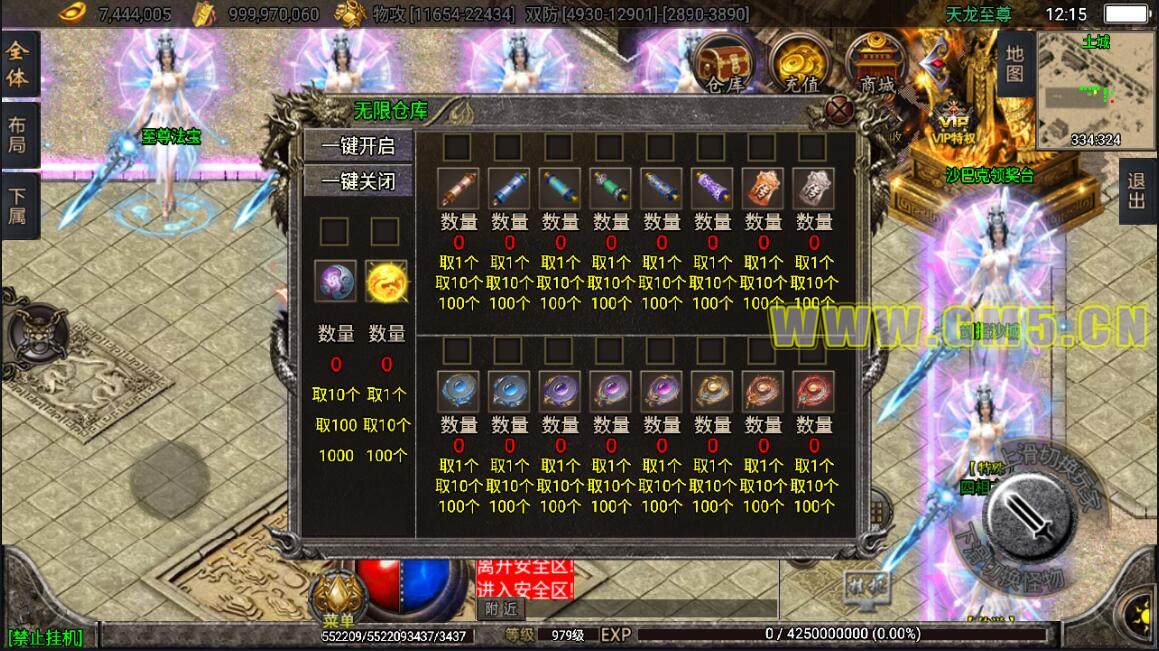This screenshot has width=1159, height=651.
Task: Select the 全体 button
Action: tap(18, 65)
